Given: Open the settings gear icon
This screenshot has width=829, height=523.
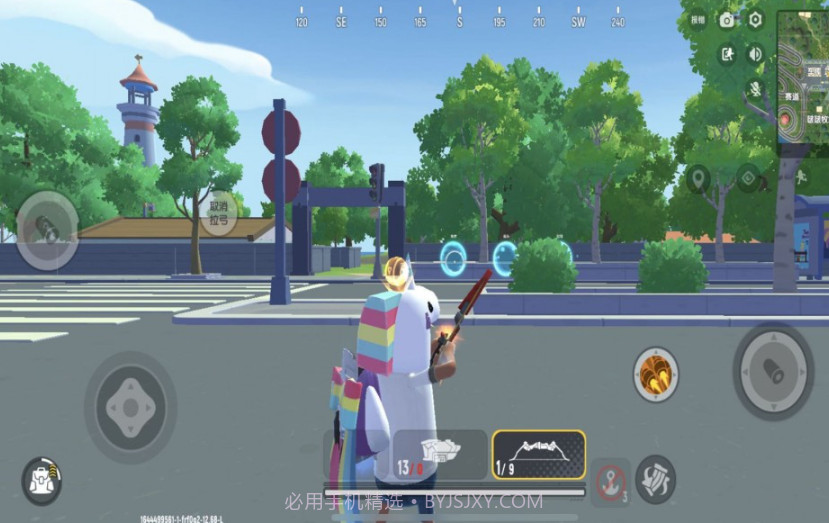Looking at the screenshot, I should click(756, 20).
